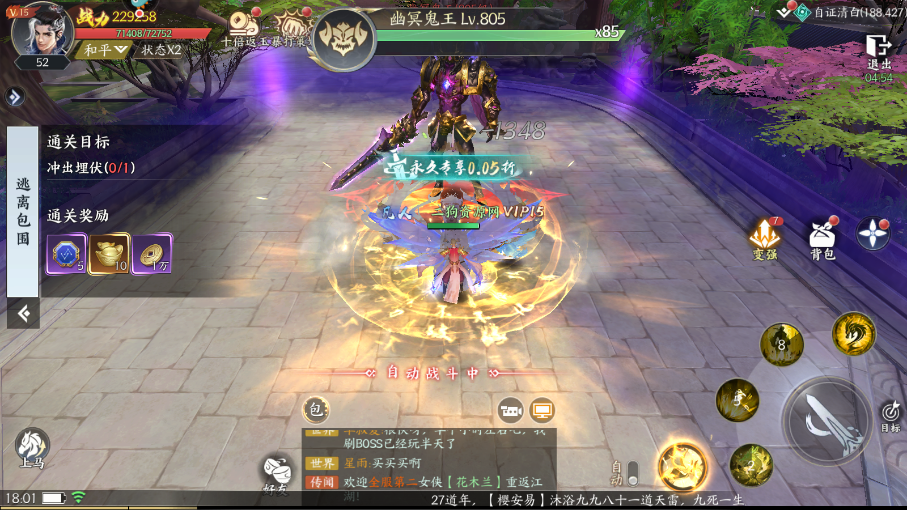Tap the 目标 target switch button

(x=891, y=414)
